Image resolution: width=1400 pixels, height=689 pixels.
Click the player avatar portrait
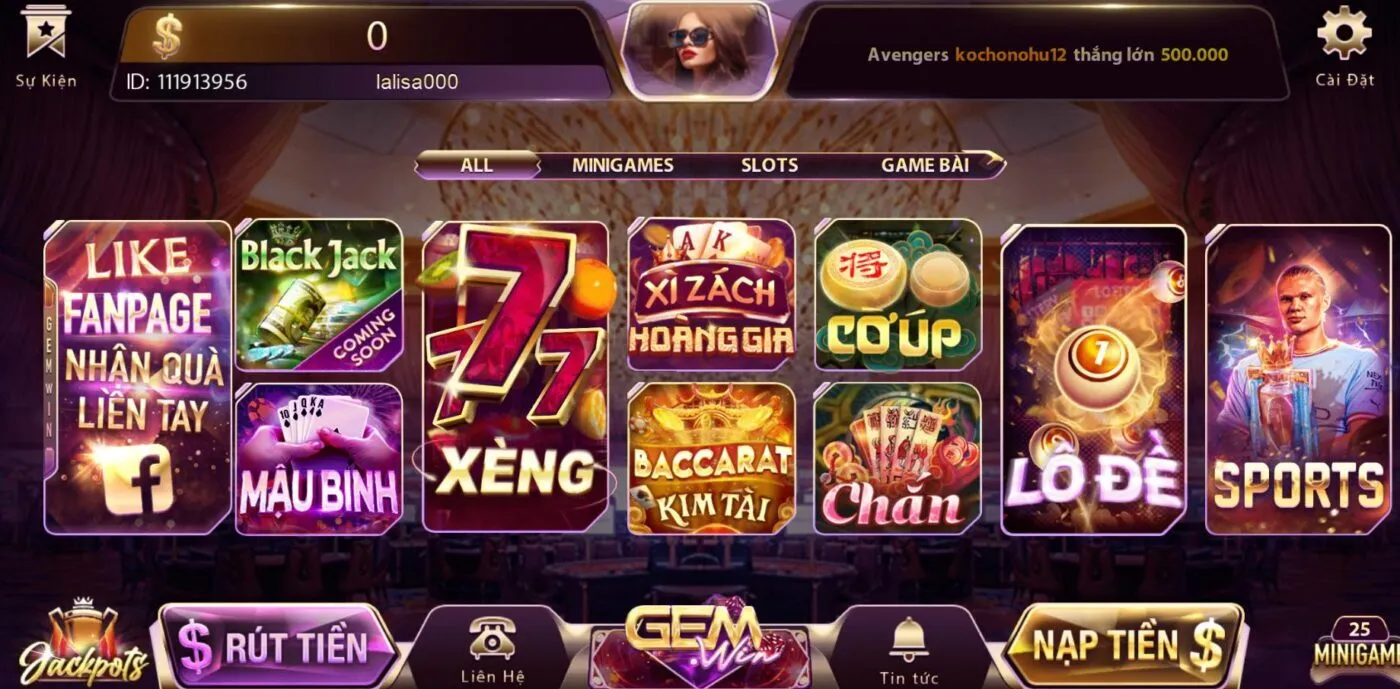click(699, 47)
